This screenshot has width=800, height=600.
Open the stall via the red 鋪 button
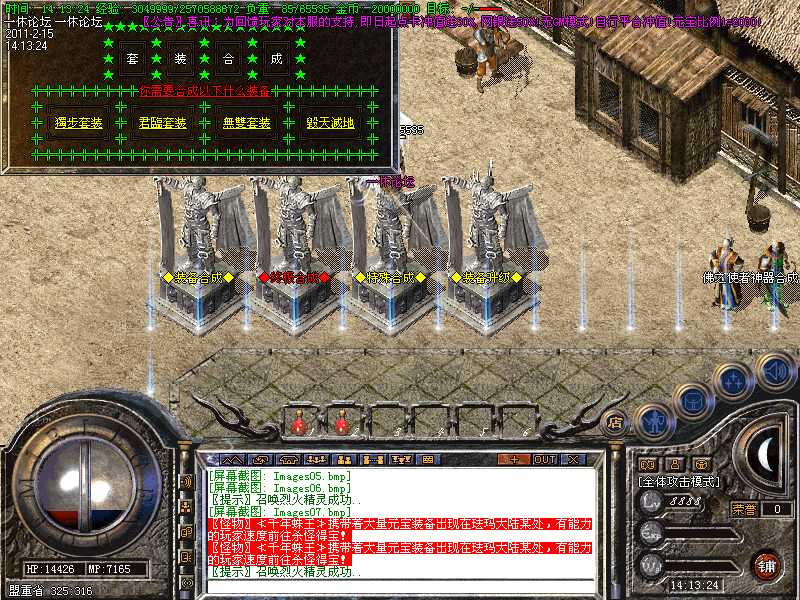[766, 565]
